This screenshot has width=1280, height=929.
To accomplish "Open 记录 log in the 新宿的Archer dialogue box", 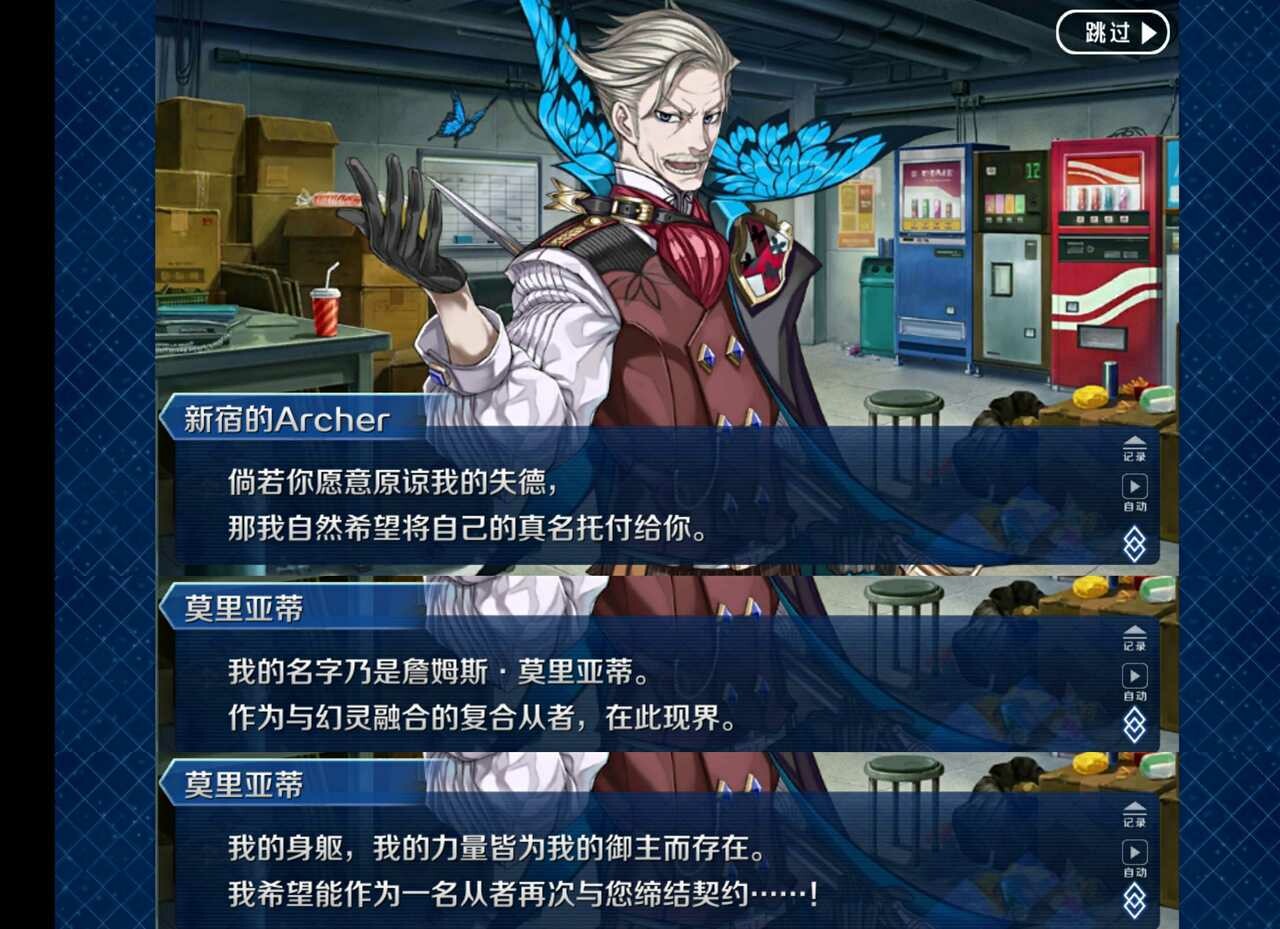I will coord(1134,447).
